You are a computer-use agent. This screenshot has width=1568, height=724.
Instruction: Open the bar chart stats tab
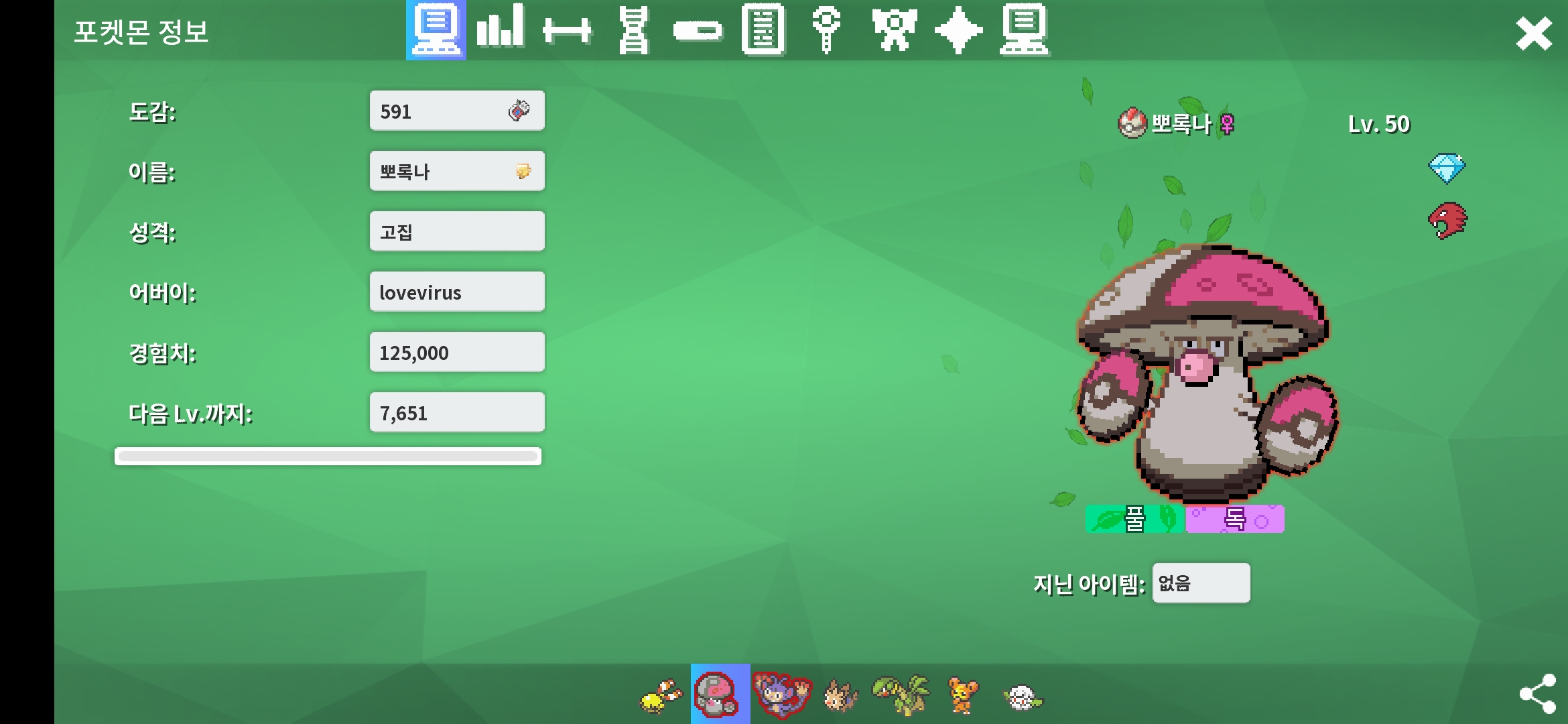tap(500, 29)
